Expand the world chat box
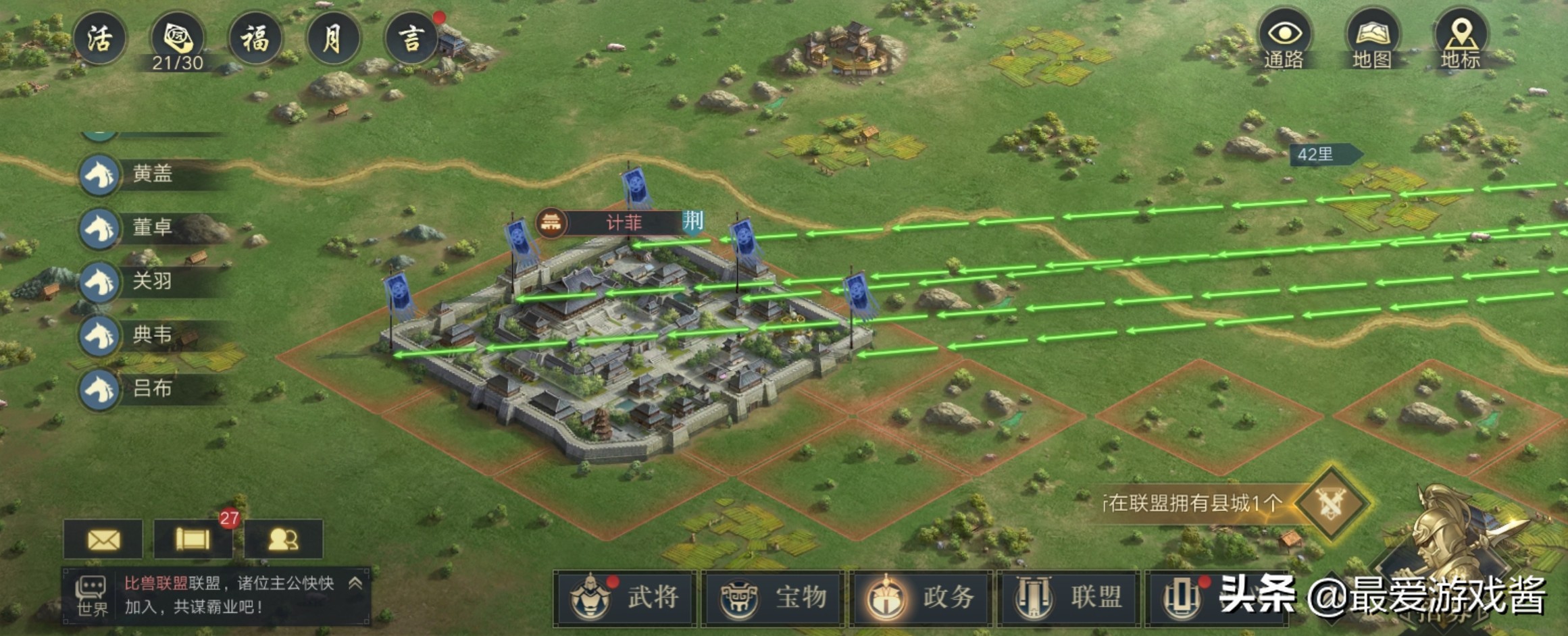The width and height of the screenshot is (1568, 636). (x=355, y=584)
